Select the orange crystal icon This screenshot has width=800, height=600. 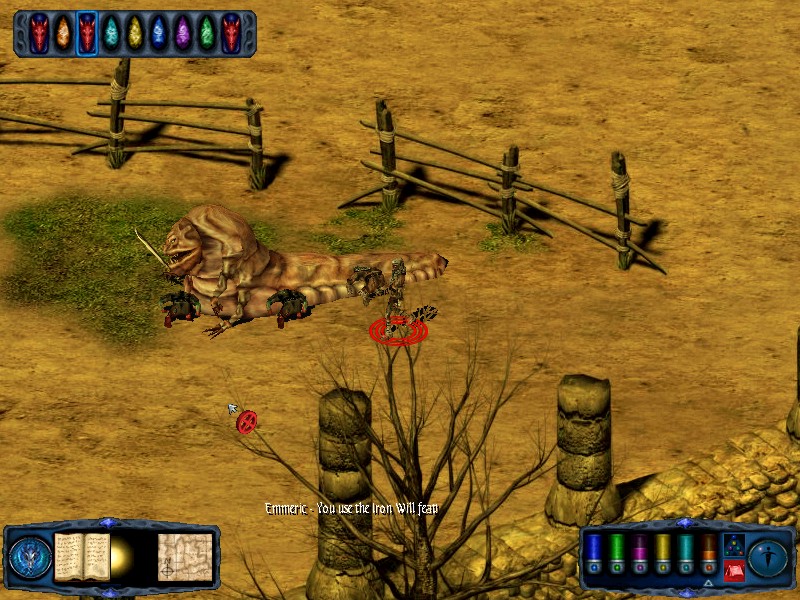coord(63,33)
